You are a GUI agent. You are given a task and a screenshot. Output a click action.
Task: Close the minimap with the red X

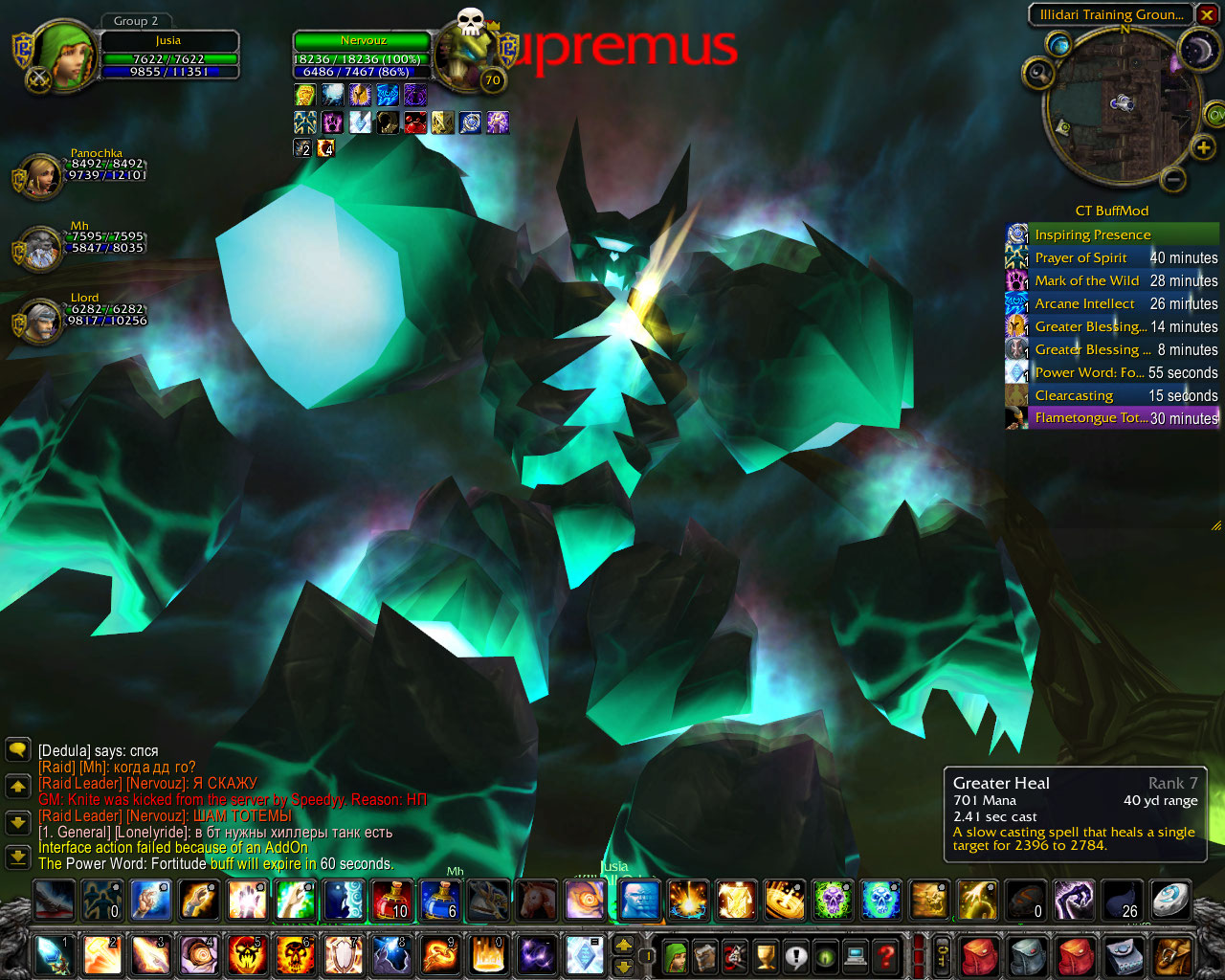(1207, 14)
